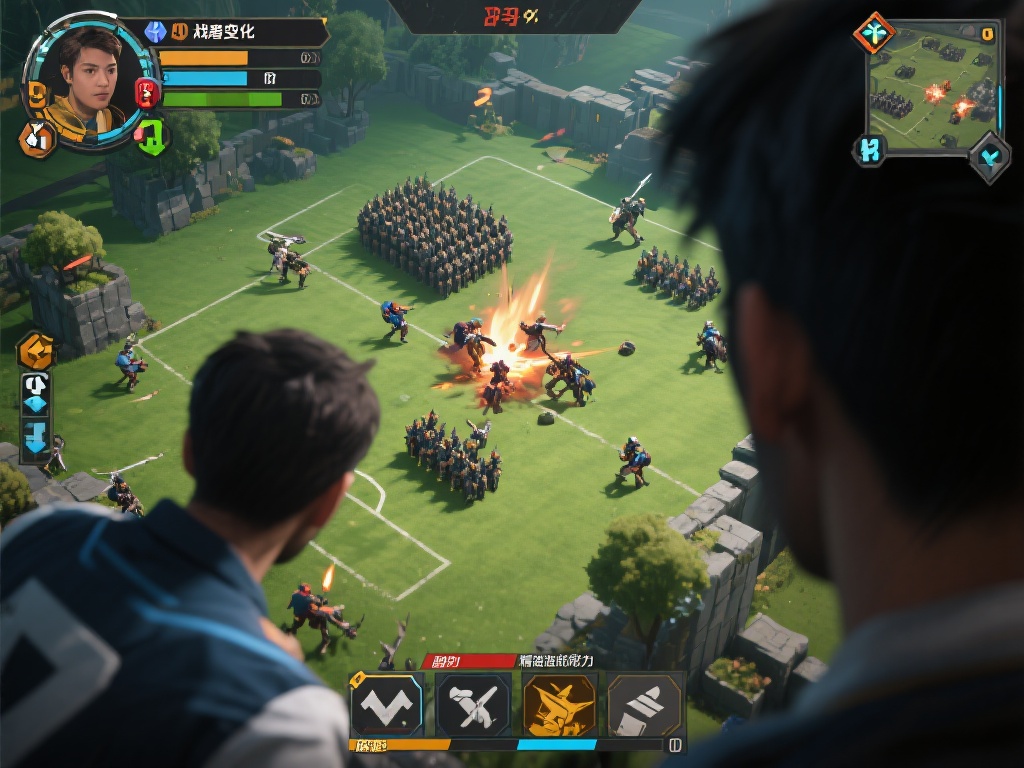
Task: Toggle the blue rune button below the minimap
Action: [869, 150]
